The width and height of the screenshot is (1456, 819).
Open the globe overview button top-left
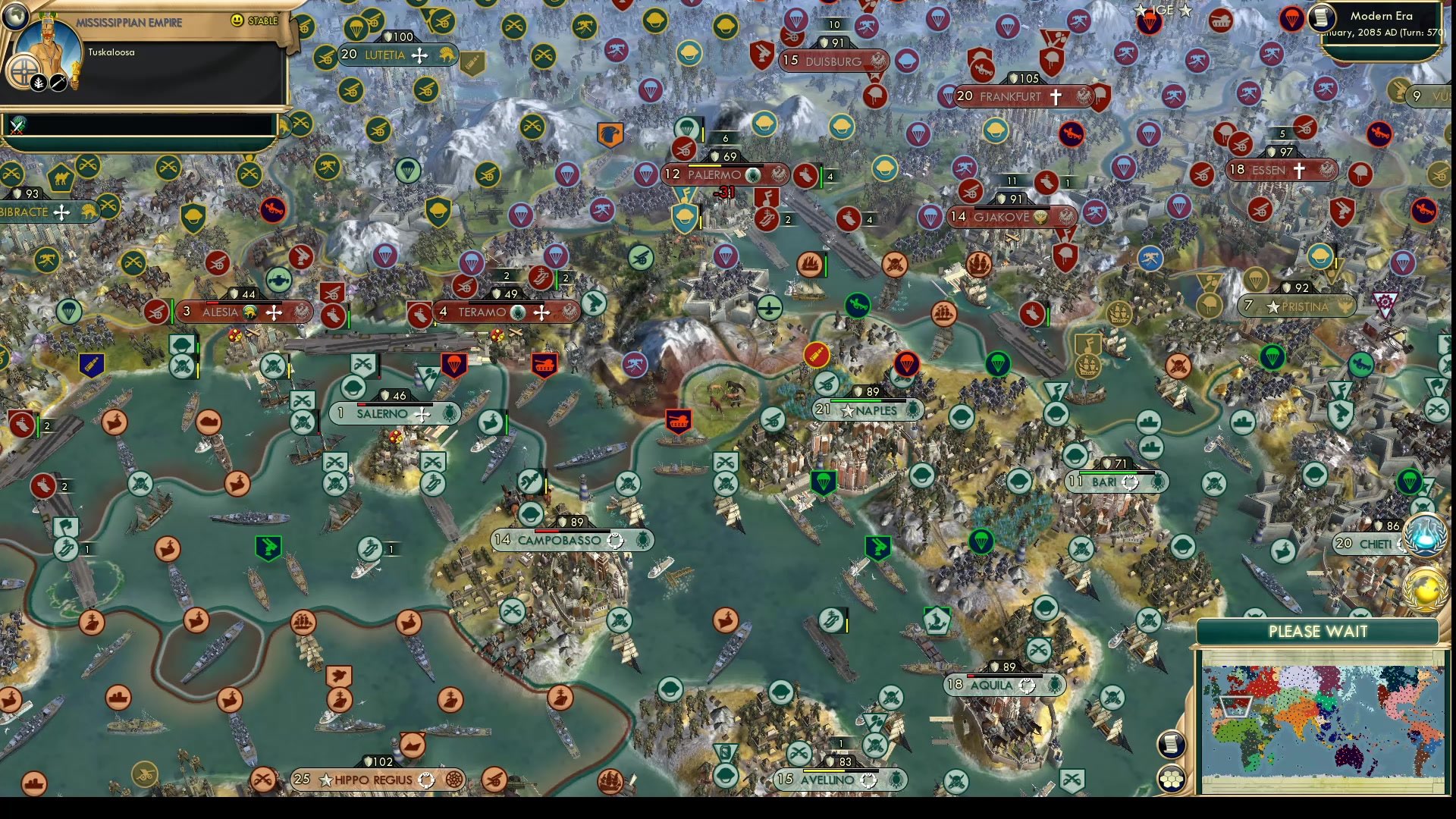[15, 17]
